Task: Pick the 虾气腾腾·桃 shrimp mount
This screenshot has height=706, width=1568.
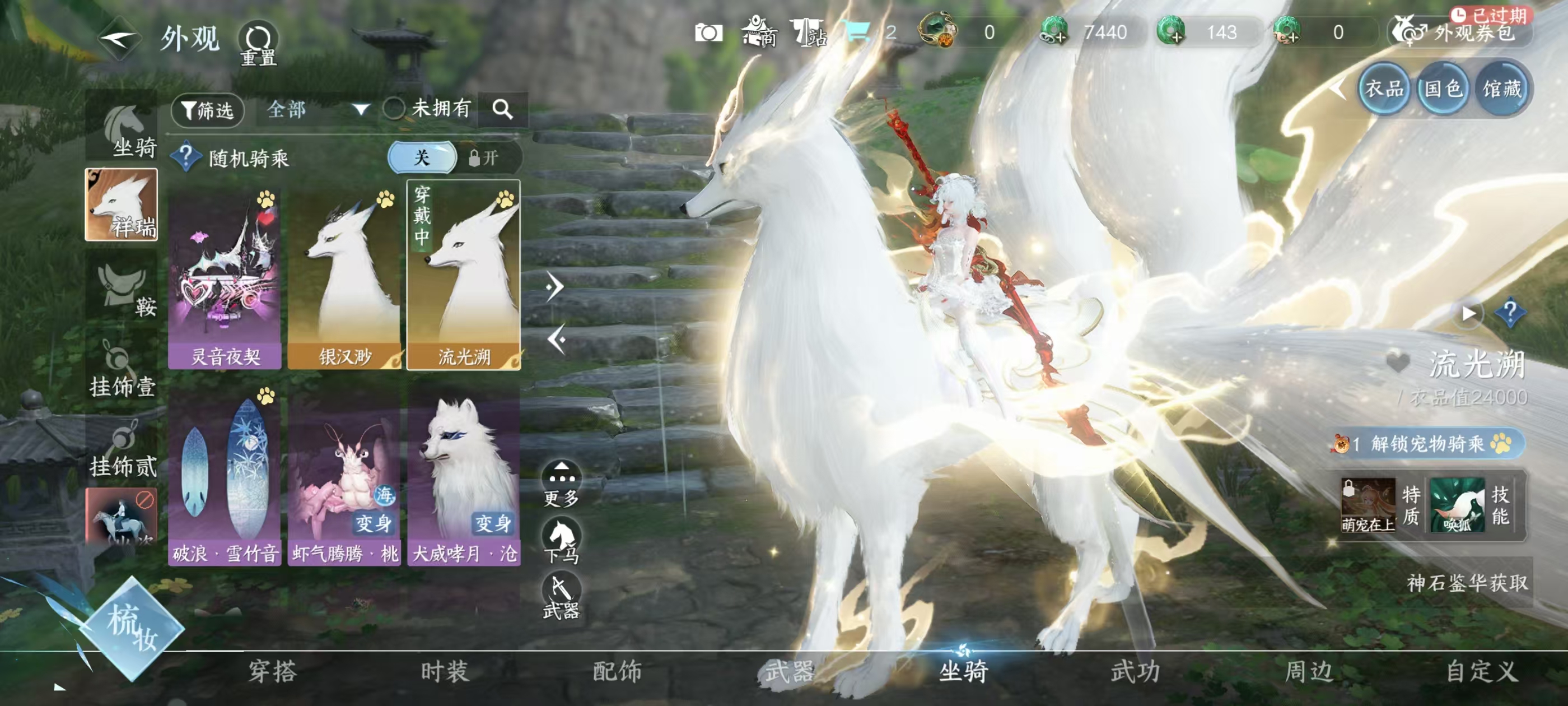Action: click(344, 475)
